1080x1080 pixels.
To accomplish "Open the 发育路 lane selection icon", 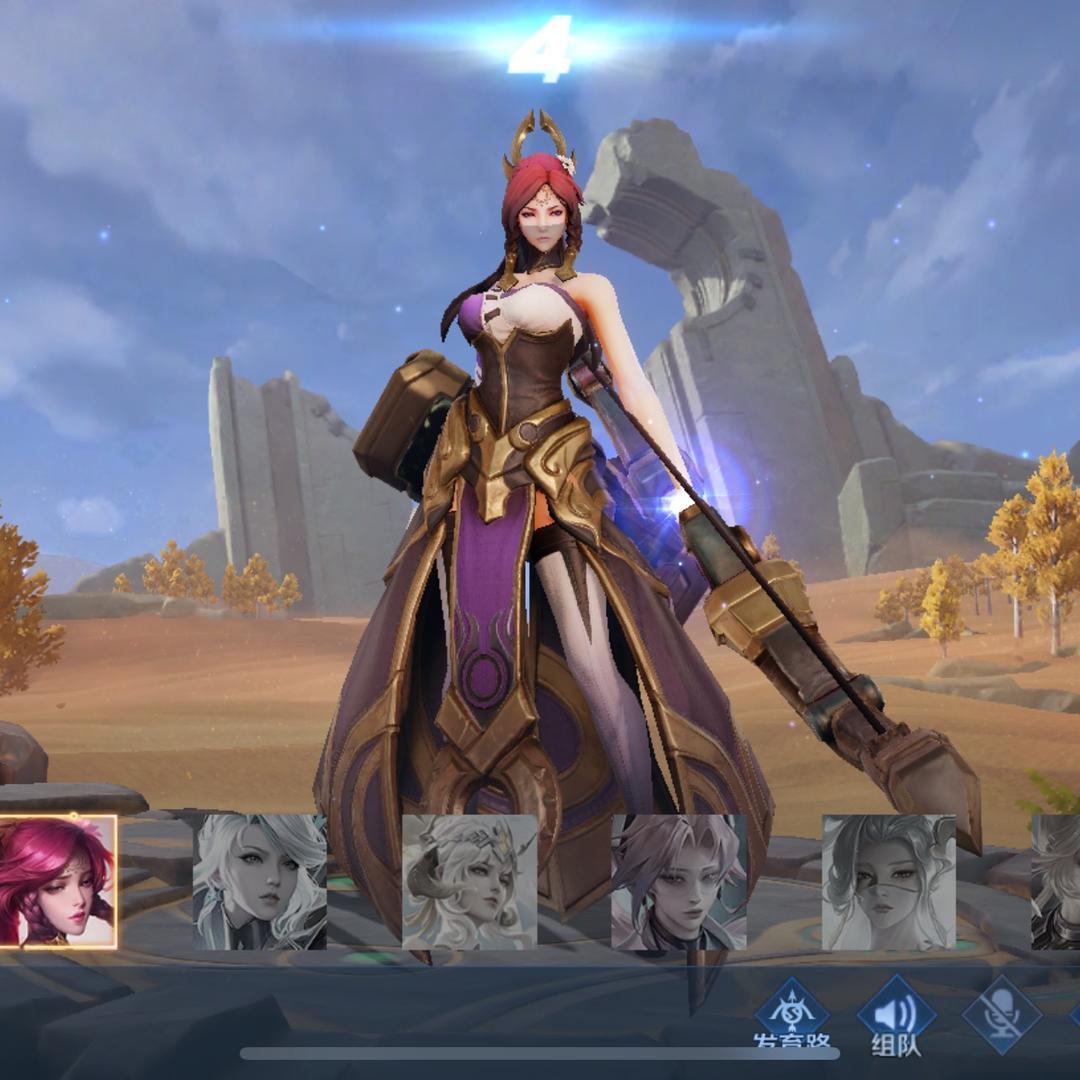I will click(x=791, y=1014).
